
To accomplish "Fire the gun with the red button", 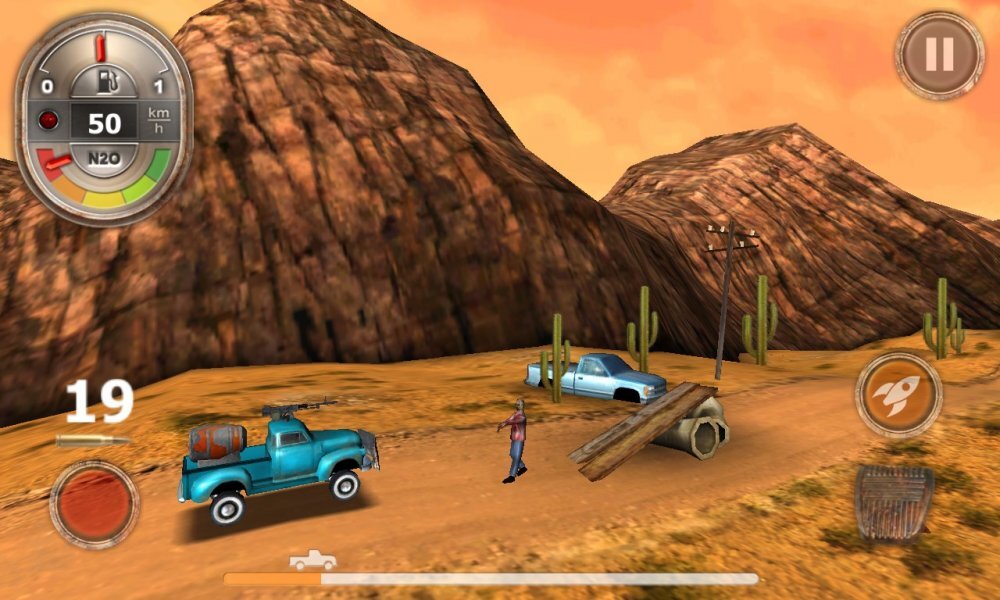I will 94,503.
